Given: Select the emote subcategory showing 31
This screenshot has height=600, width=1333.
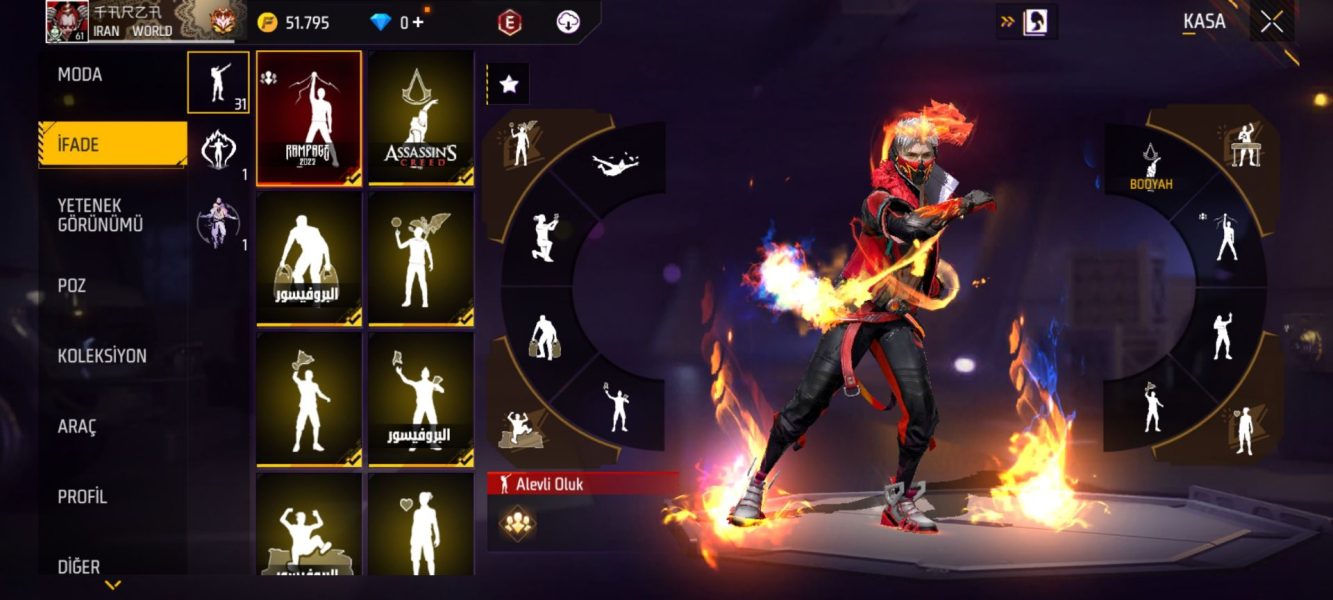Looking at the screenshot, I should click(218, 82).
